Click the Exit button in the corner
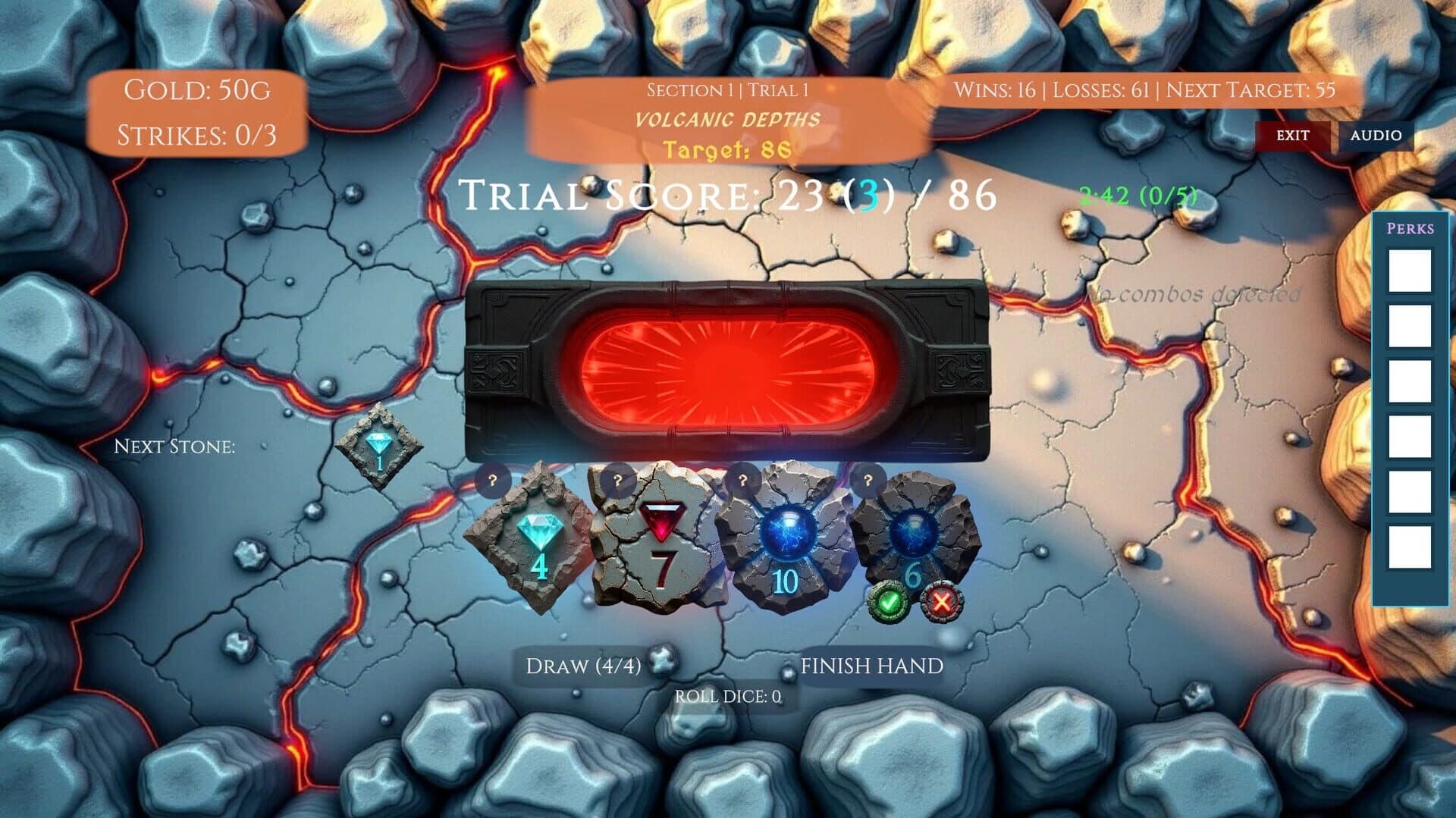 click(x=1291, y=136)
